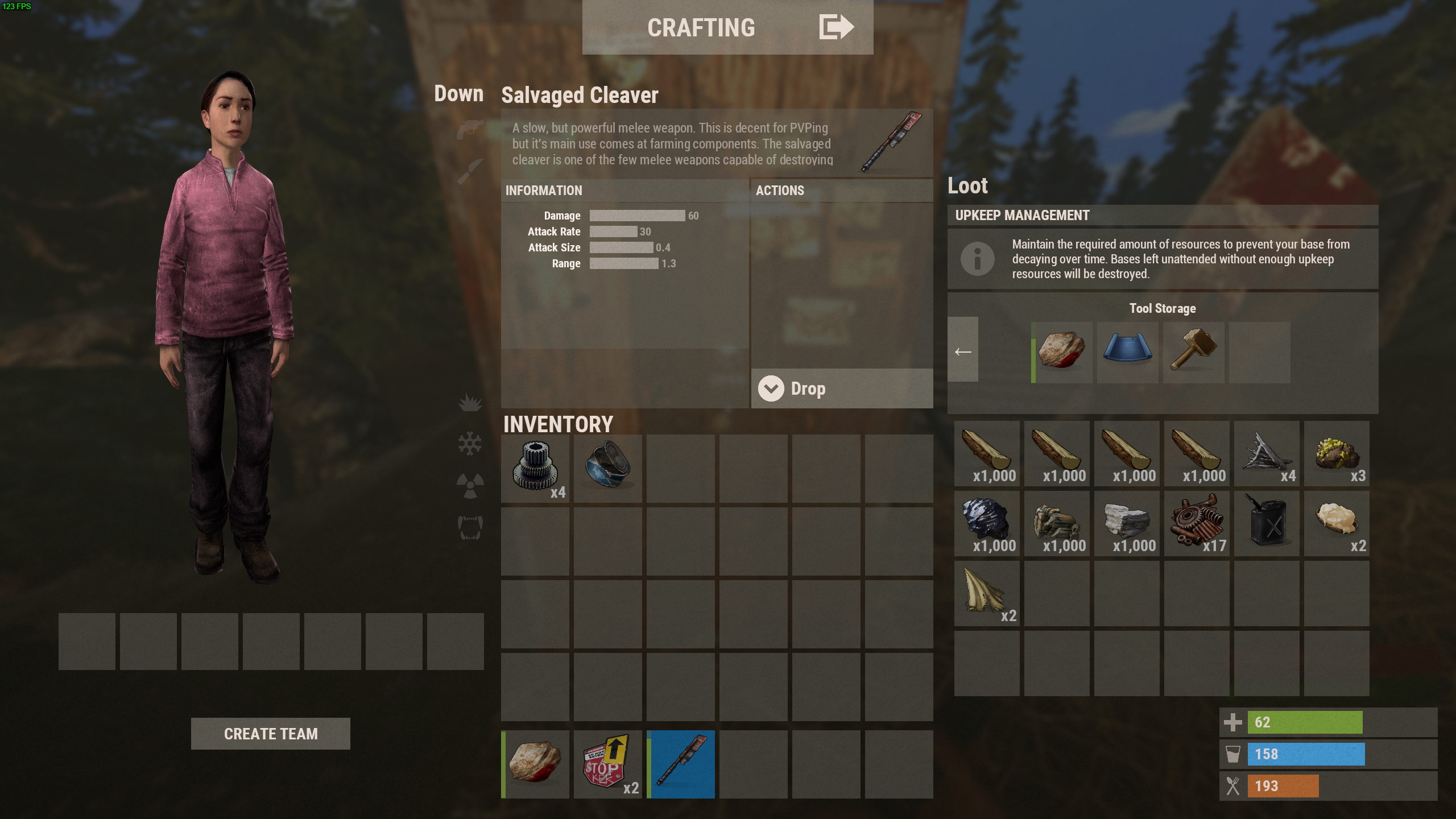Take the metal spikes stack of four
The height and width of the screenshot is (819, 1456).
[1267, 453]
